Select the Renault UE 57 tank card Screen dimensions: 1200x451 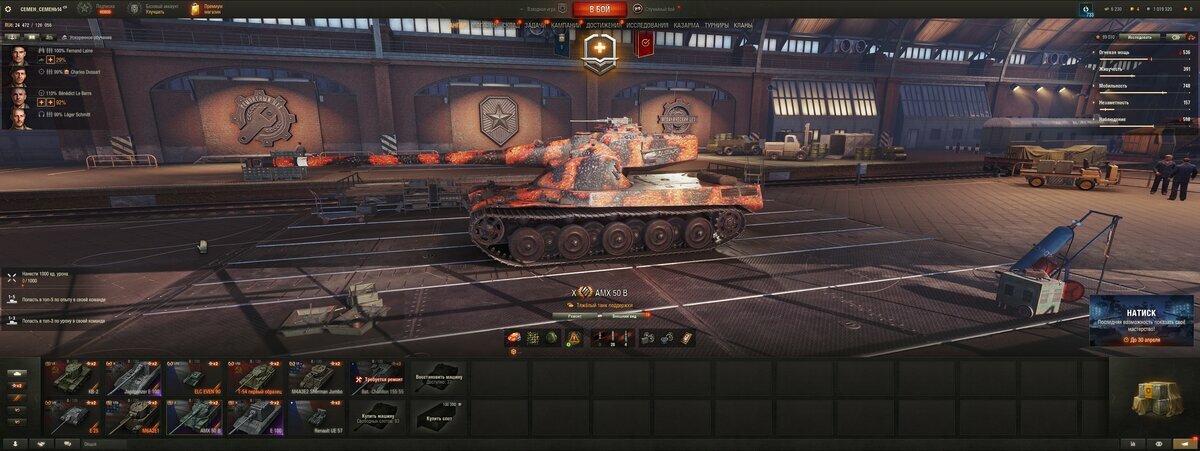tap(317, 416)
